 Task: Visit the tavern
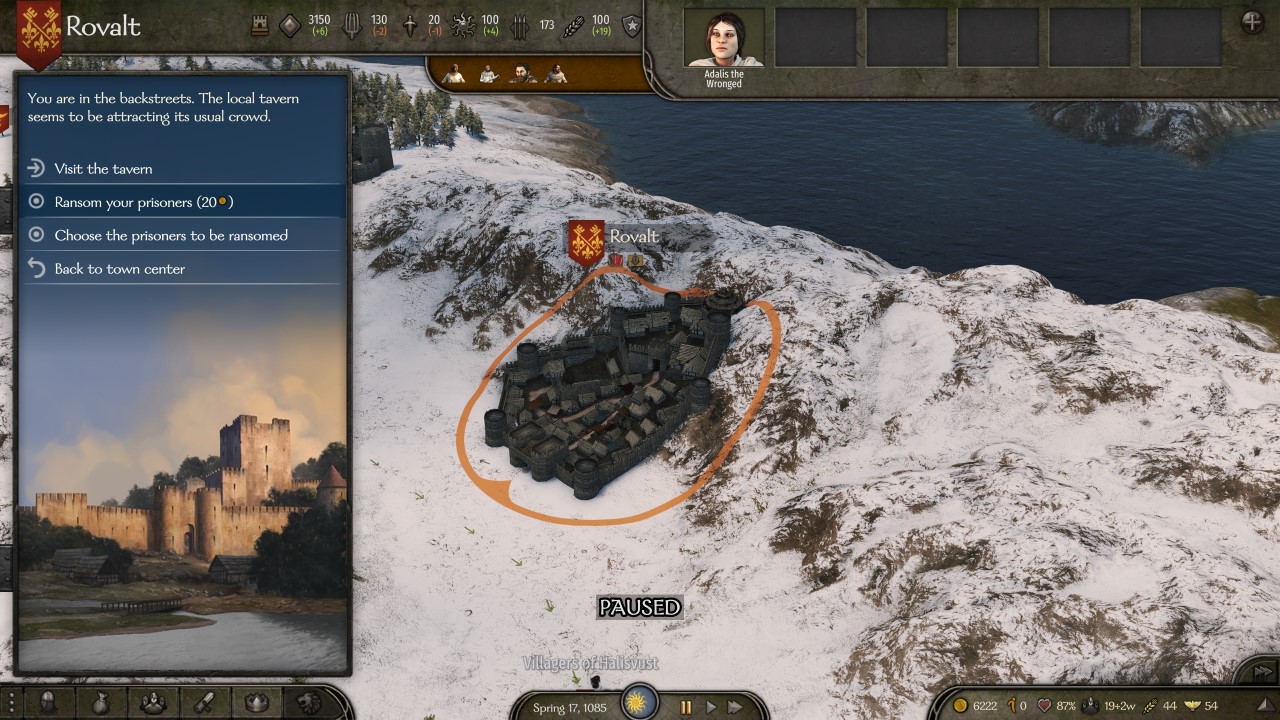click(104, 169)
